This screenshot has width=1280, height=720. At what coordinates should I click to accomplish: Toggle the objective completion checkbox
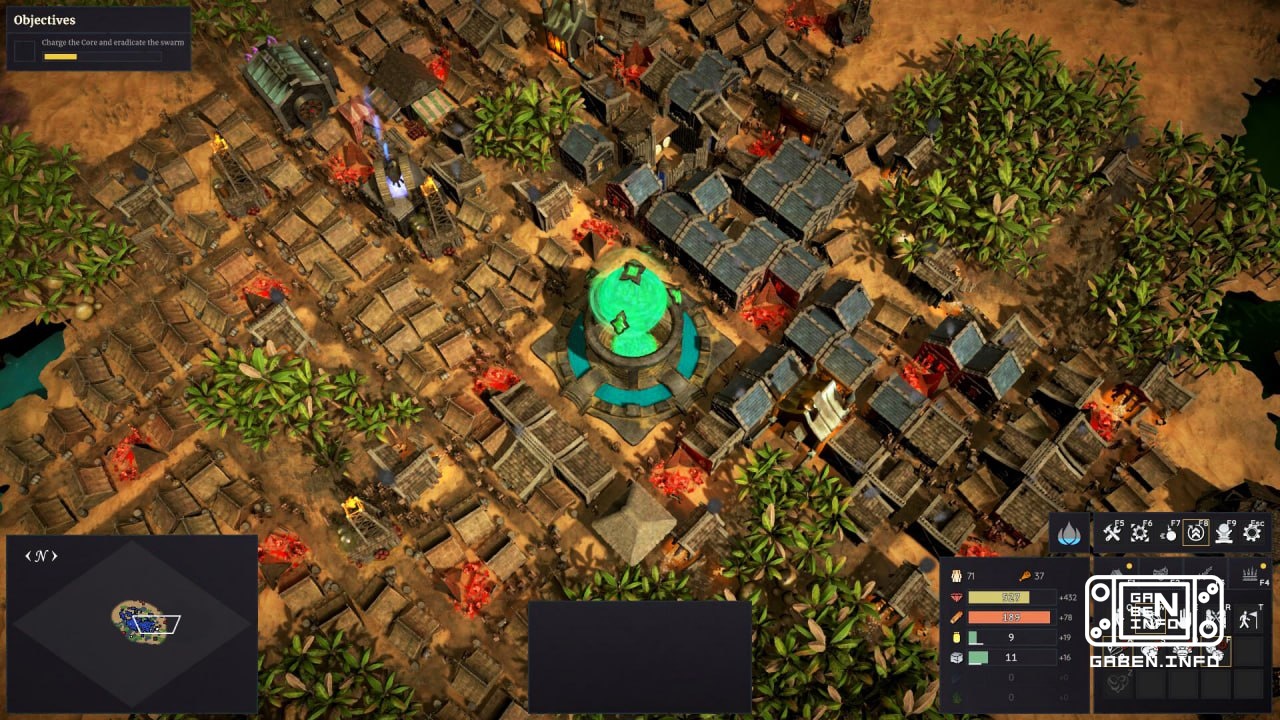[24, 51]
